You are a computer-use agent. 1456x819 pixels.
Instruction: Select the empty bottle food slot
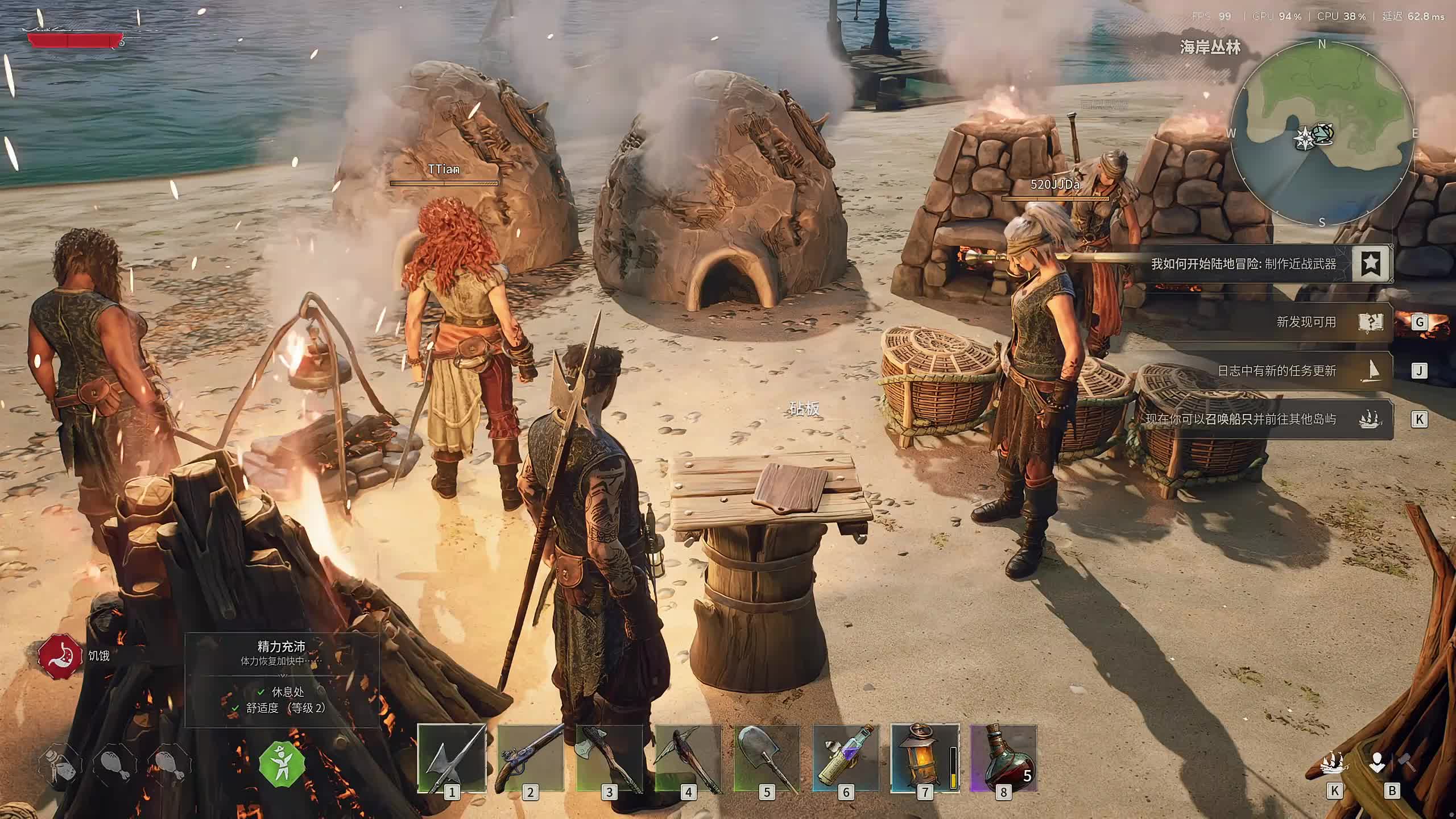tap(60, 764)
